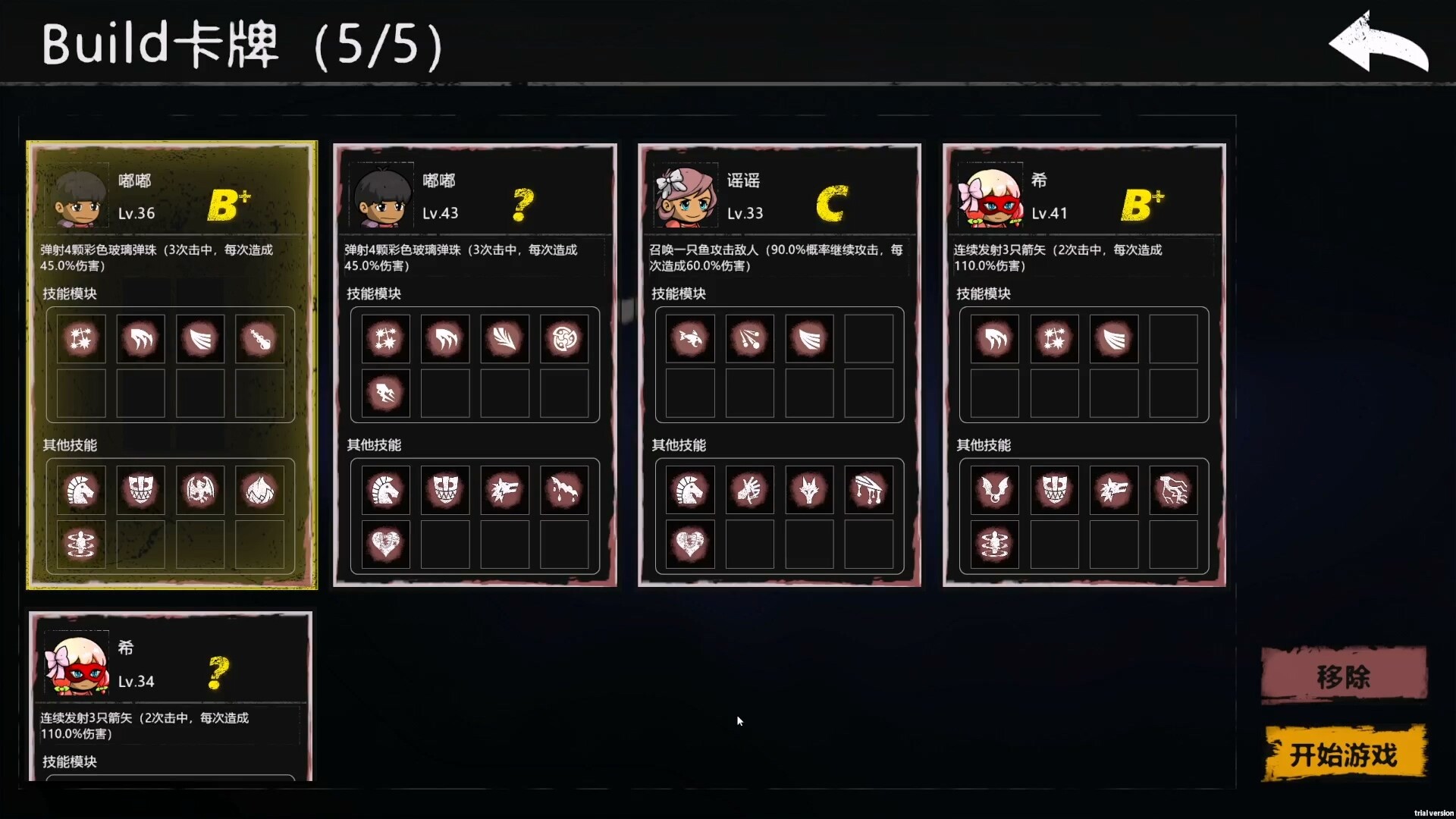Screen dimensions: 1456x819
Task: Click the wing skill icon on 谣谣's card
Action: (x=809, y=339)
